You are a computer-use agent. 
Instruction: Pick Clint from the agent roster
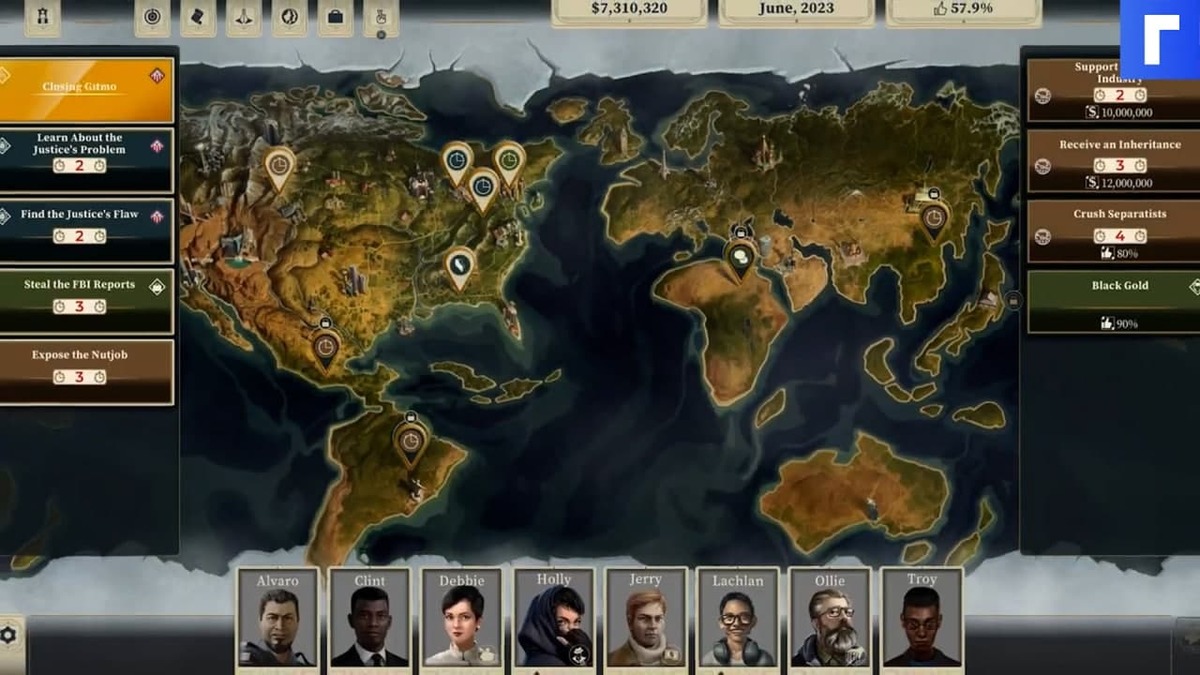click(x=370, y=619)
